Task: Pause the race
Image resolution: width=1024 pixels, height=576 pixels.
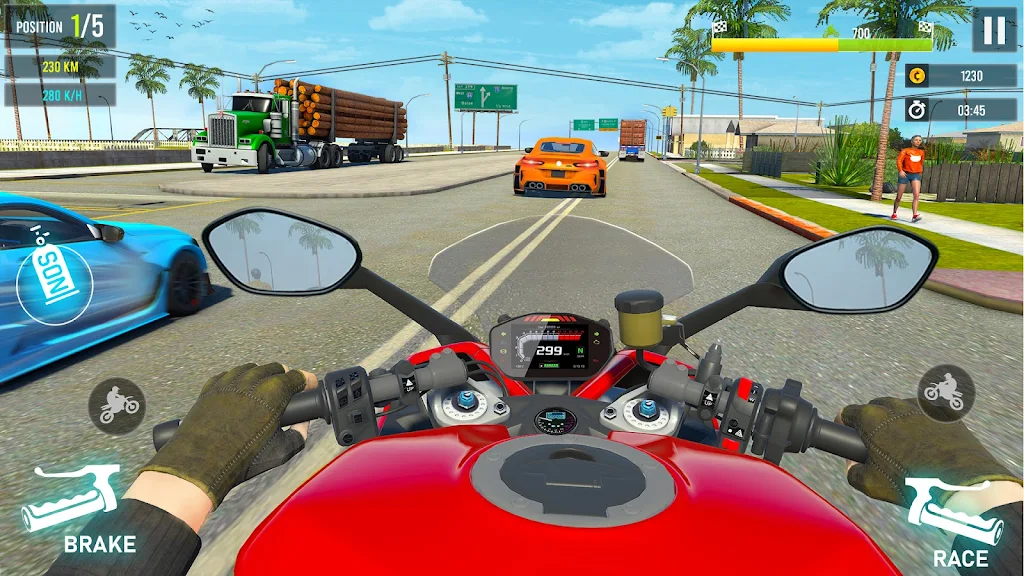Action: [x=994, y=30]
